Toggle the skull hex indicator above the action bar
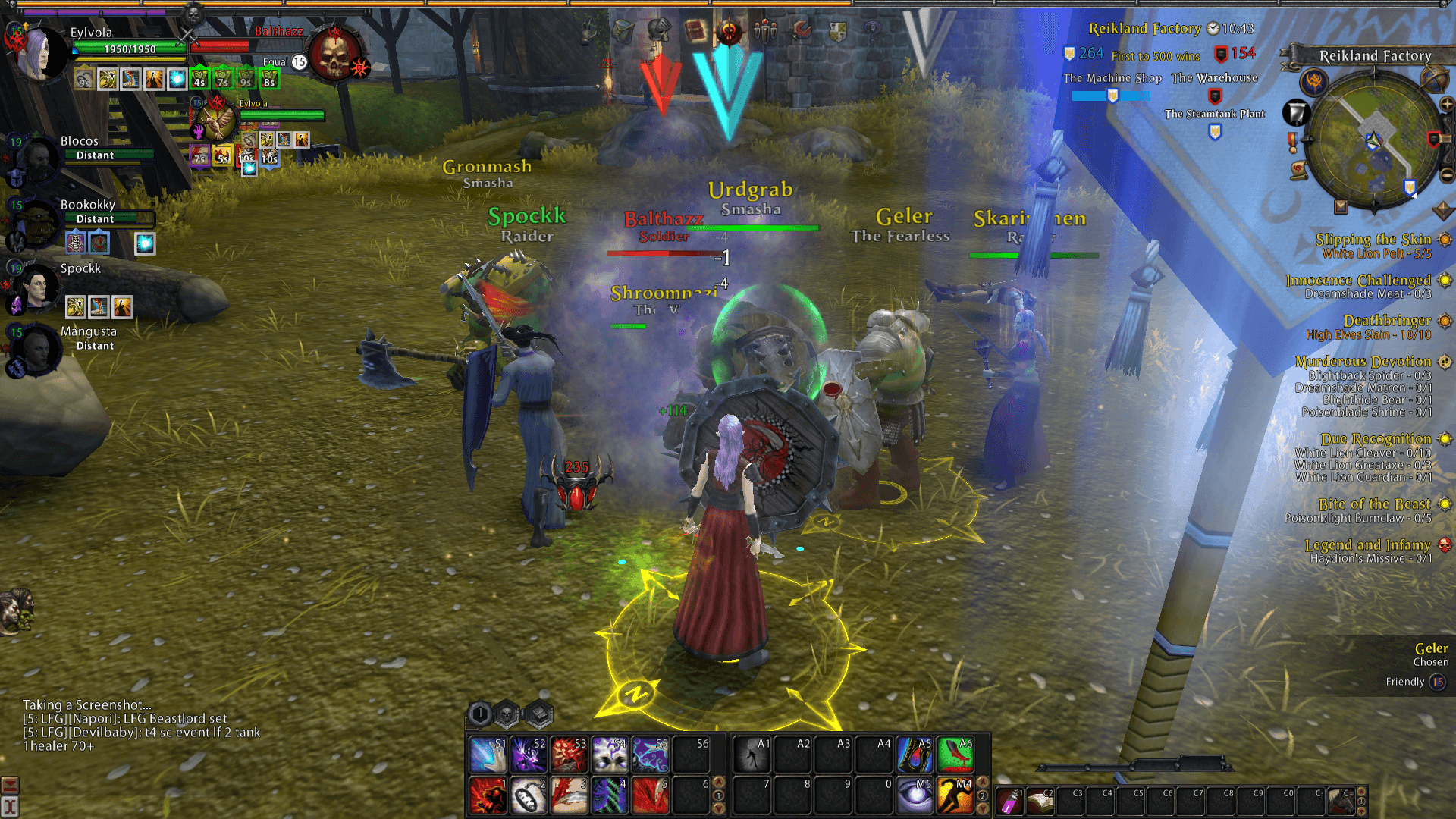Viewport: 1456px width, 819px height. tap(504, 713)
